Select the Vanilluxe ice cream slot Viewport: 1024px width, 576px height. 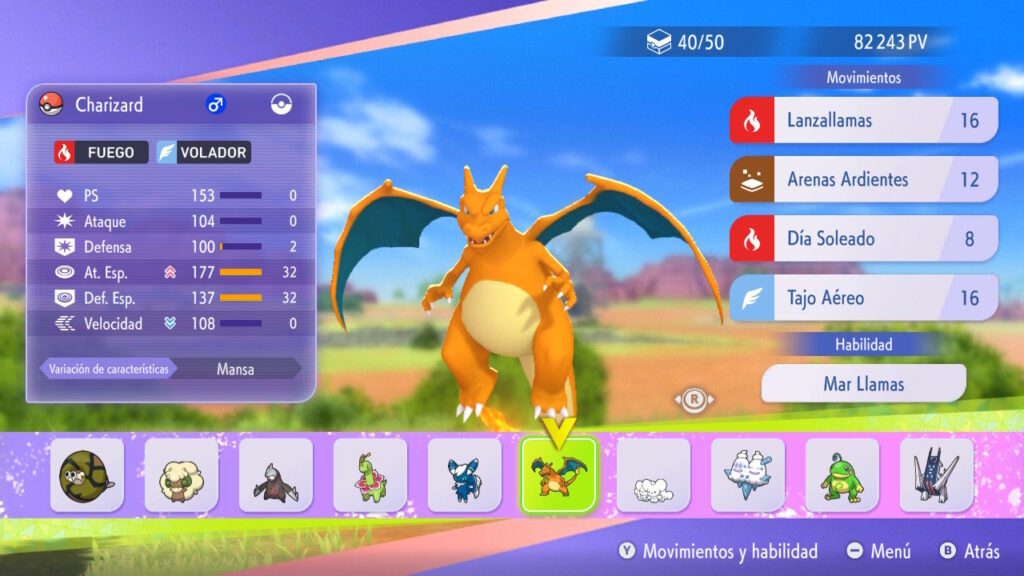[747, 476]
